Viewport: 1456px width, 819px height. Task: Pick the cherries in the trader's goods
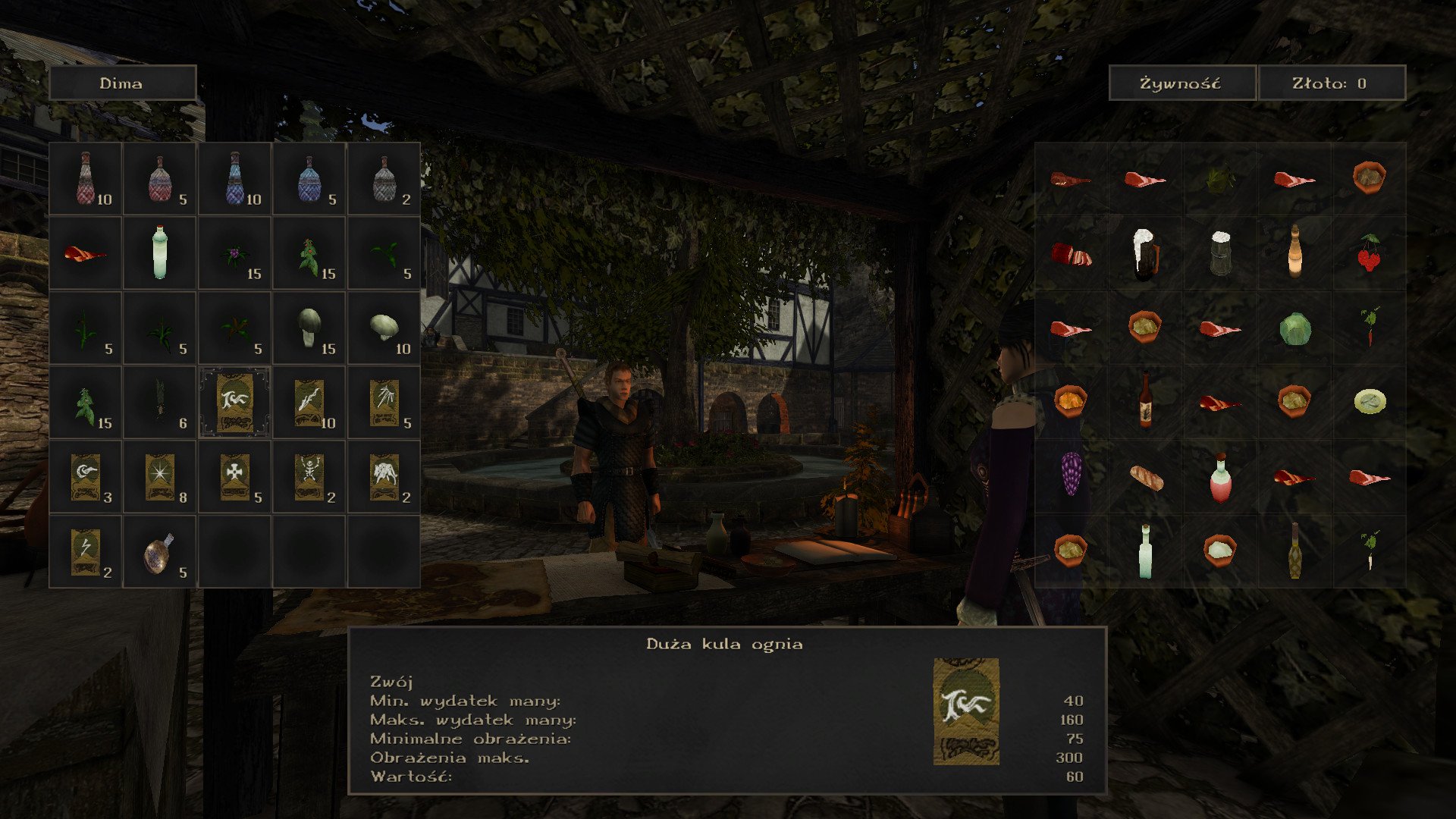pyautogui.click(x=1369, y=254)
